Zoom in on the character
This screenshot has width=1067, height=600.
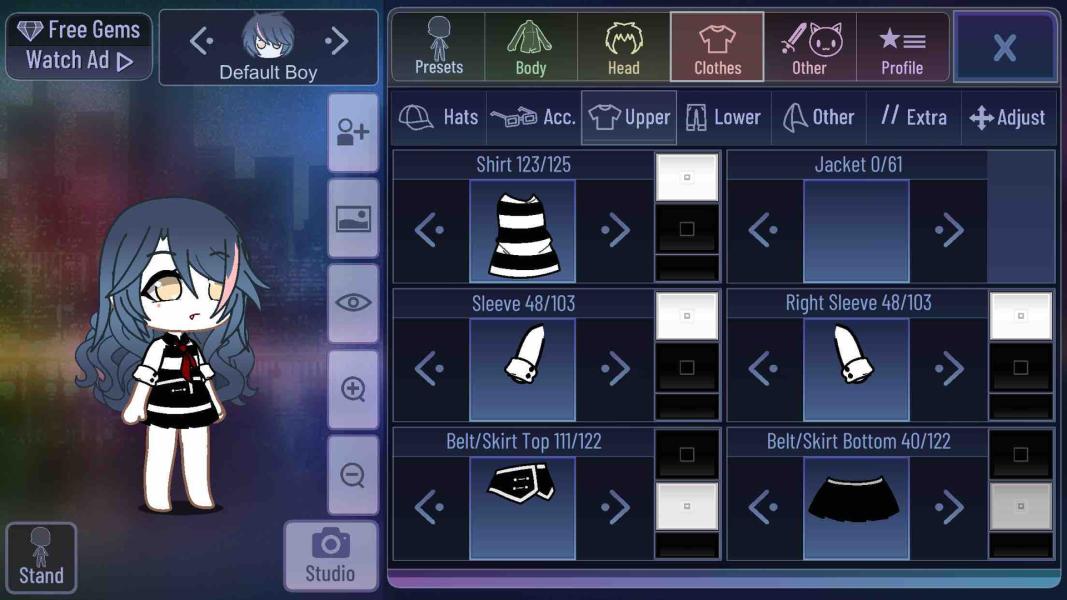(353, 389)
